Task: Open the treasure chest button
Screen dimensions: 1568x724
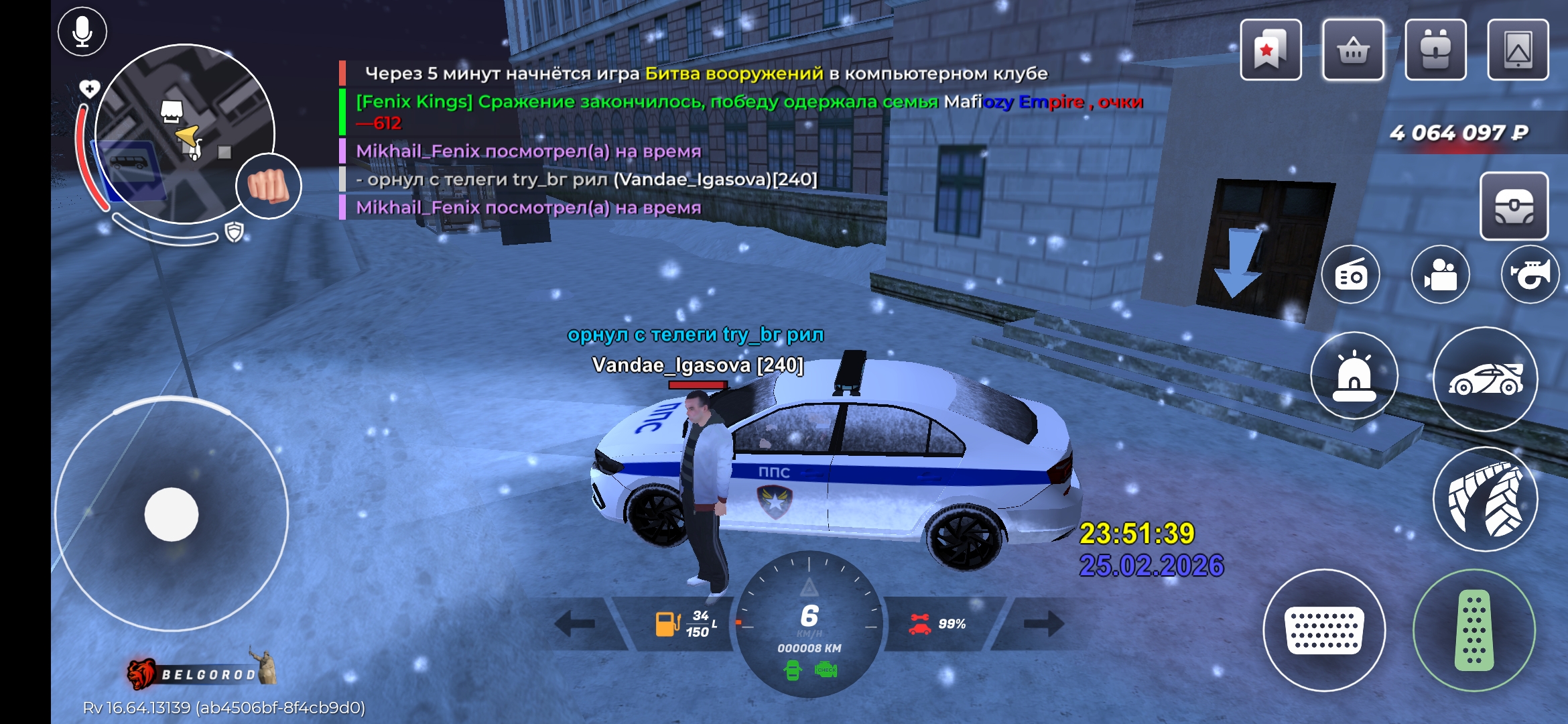Action: pos(1514,206)
